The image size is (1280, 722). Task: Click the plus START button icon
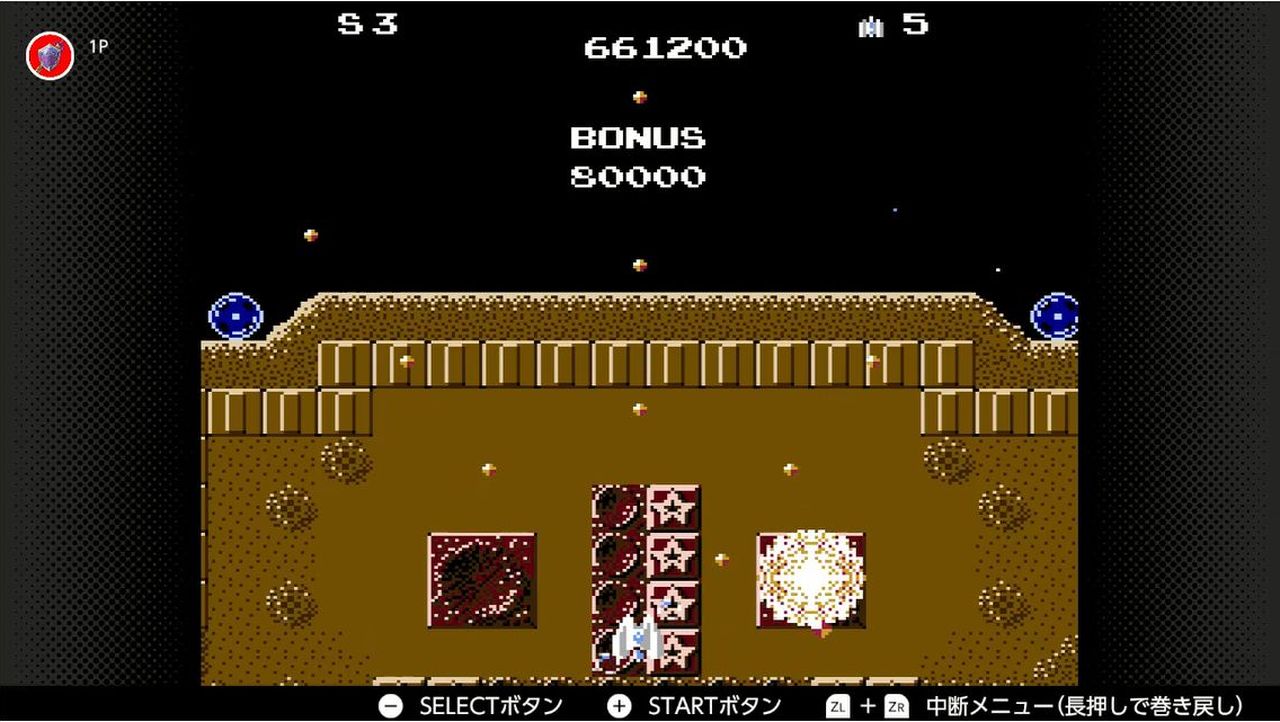(621, 704)
